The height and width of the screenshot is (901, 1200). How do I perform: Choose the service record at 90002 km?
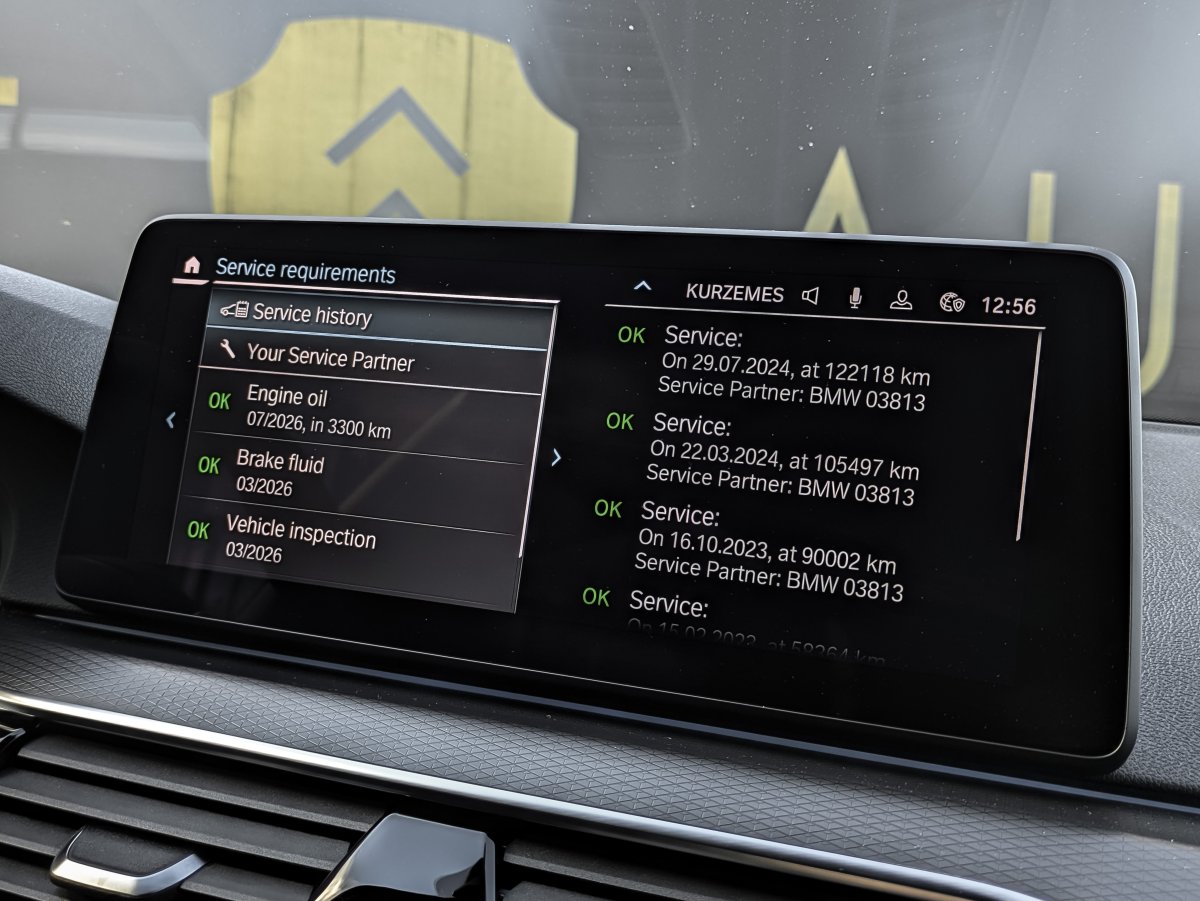pos(767,551)
